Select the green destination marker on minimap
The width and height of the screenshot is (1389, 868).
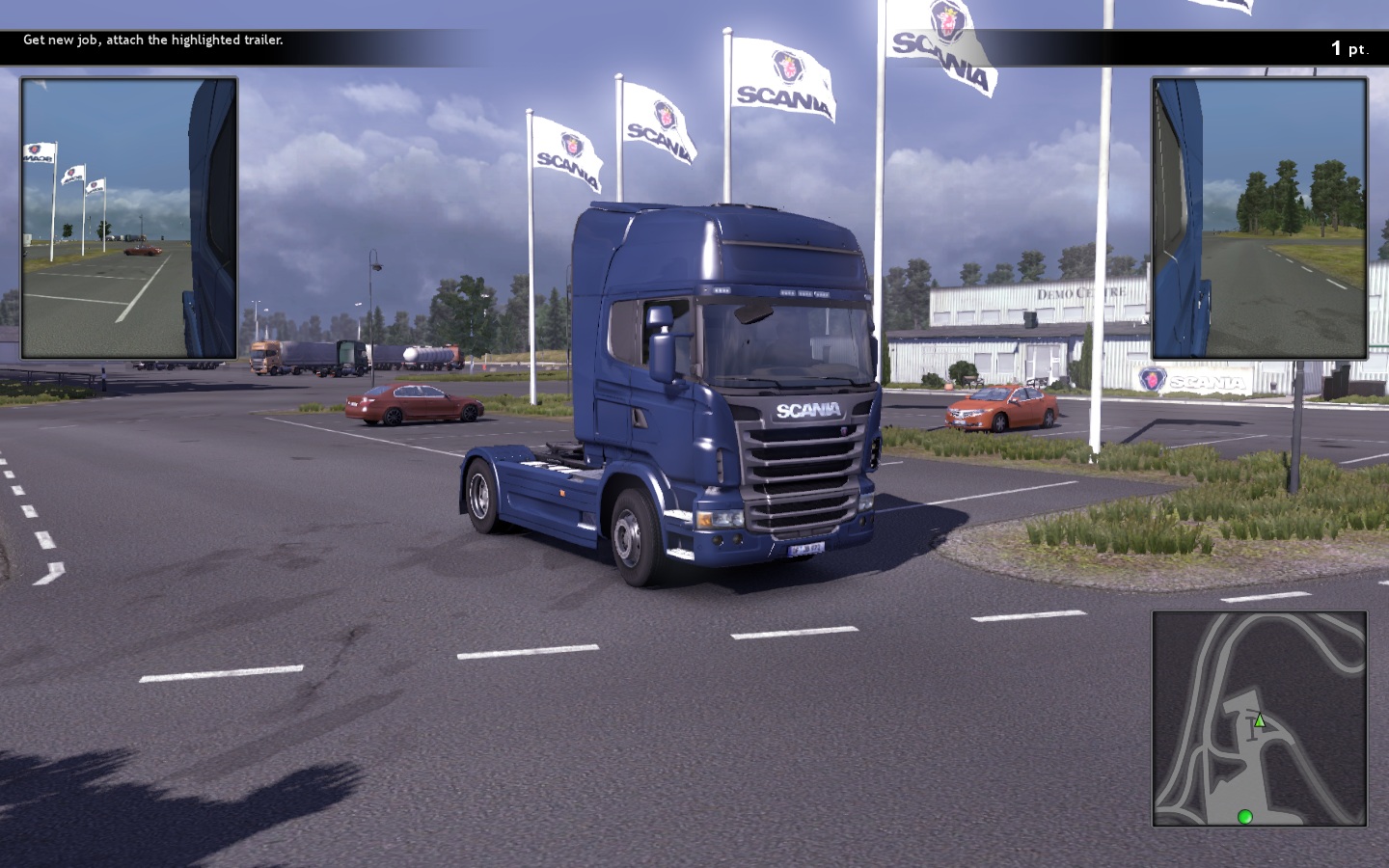(1244, 817)
